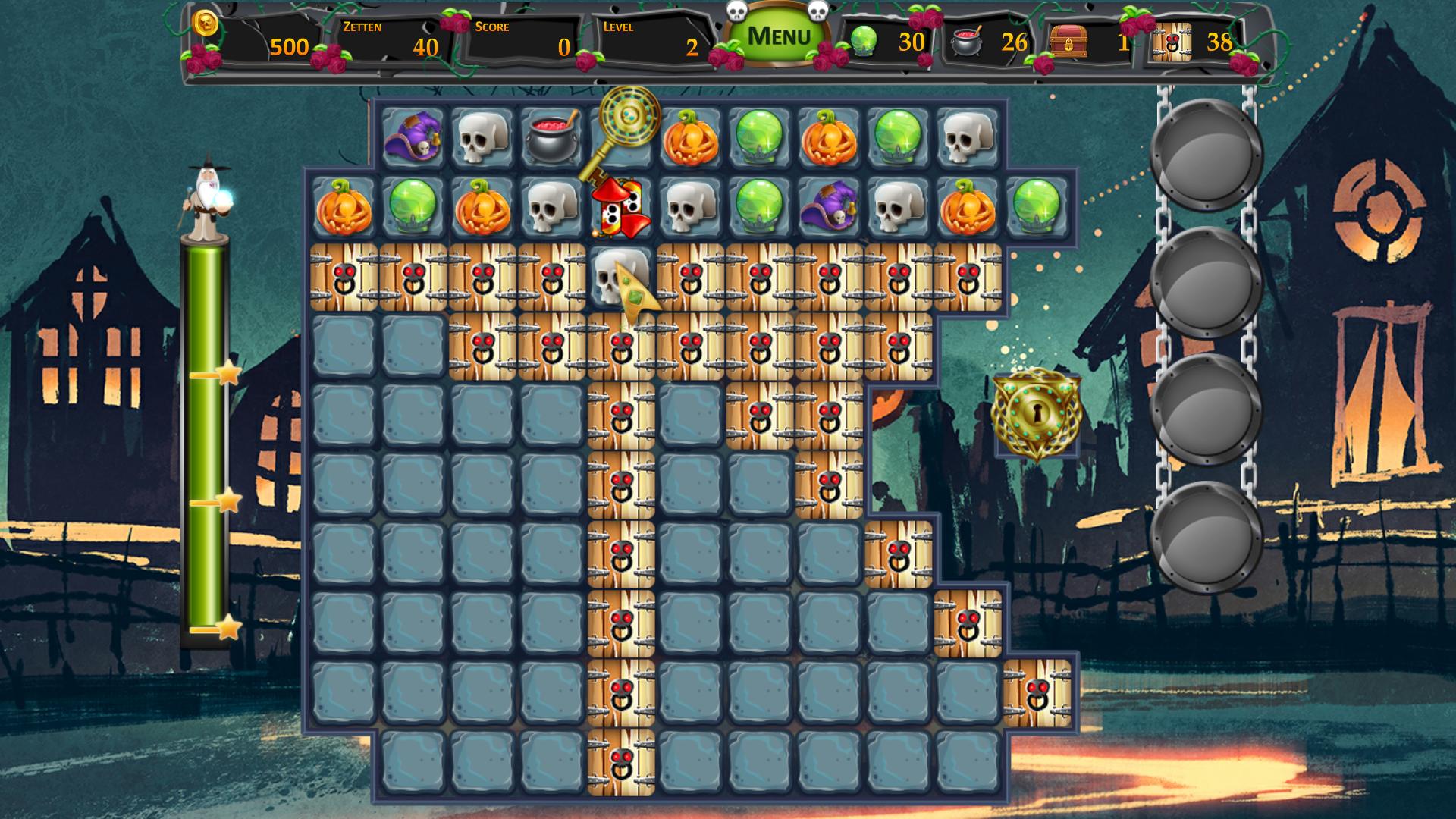Choose the pumpkin tile between two green orbs

[829, 136]
